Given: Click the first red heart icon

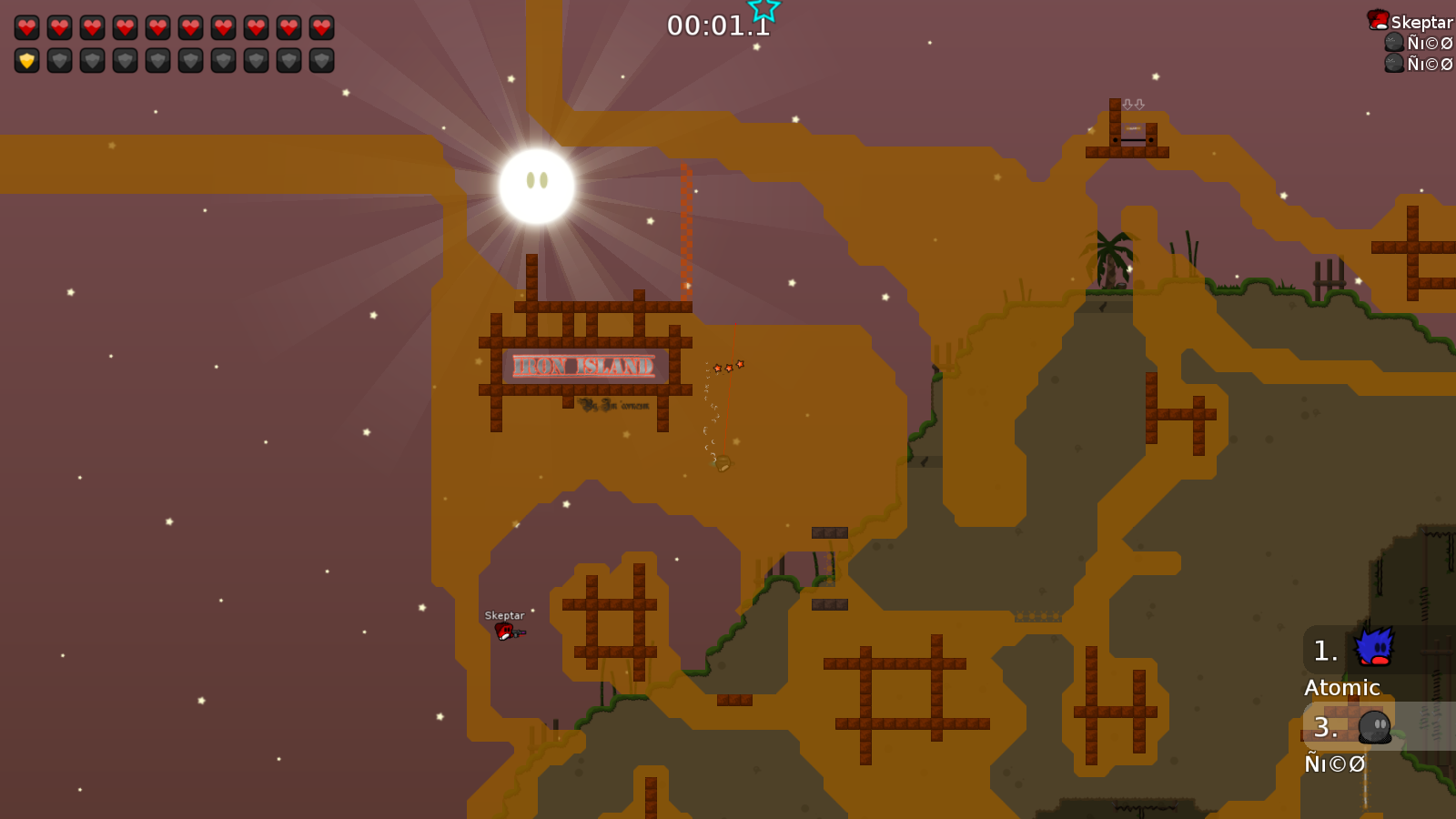Looking at the screenshot, I should point(26,26).
